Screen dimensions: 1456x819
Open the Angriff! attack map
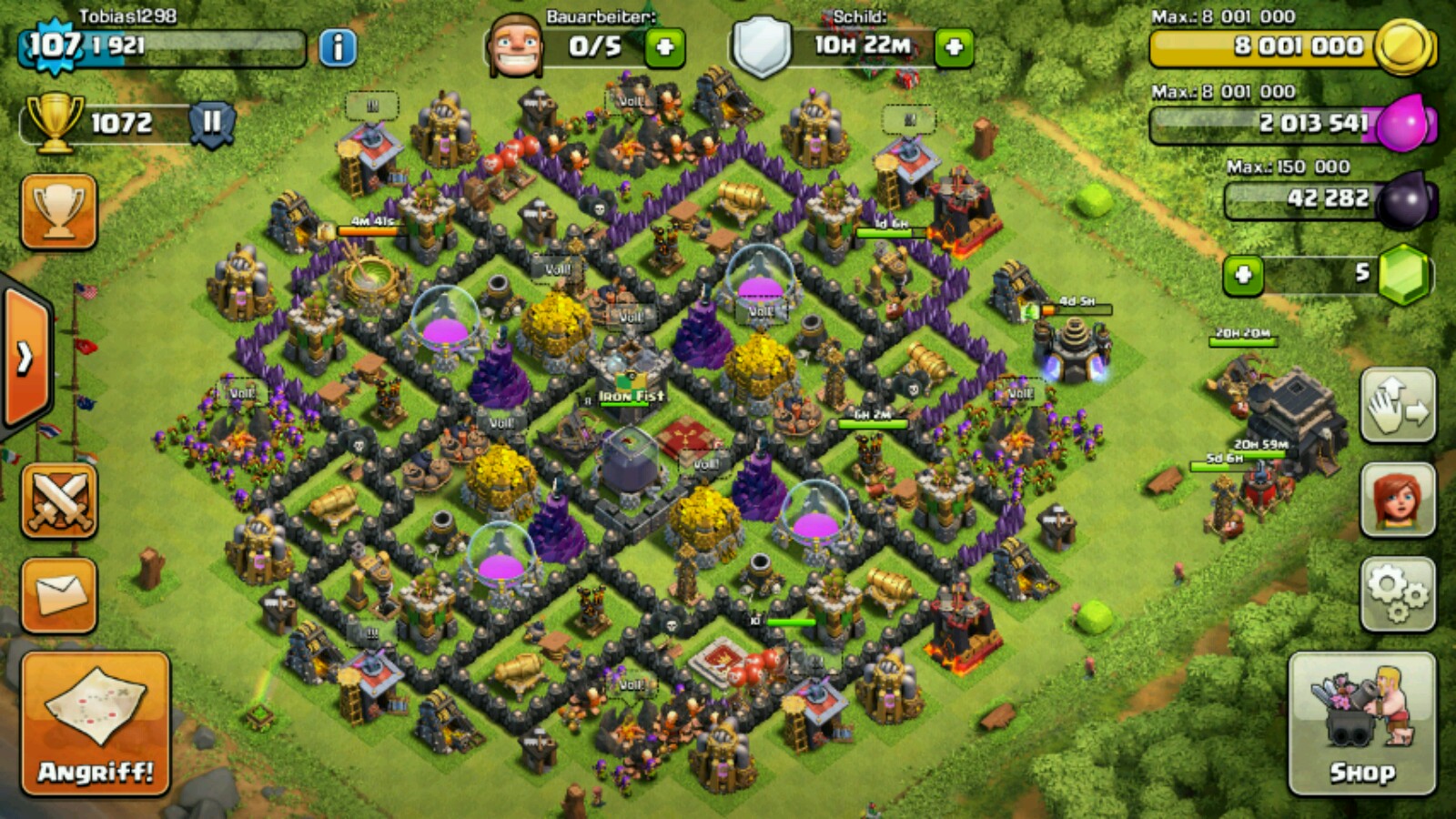96,723
